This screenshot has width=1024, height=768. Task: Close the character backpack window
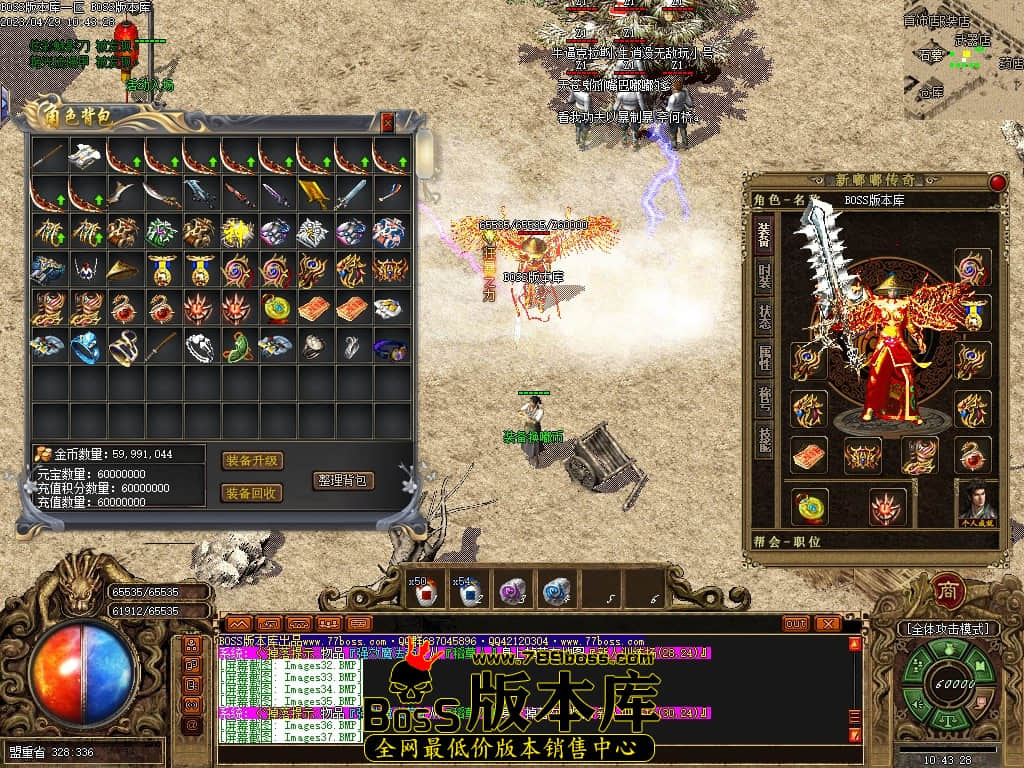(388, 122)
